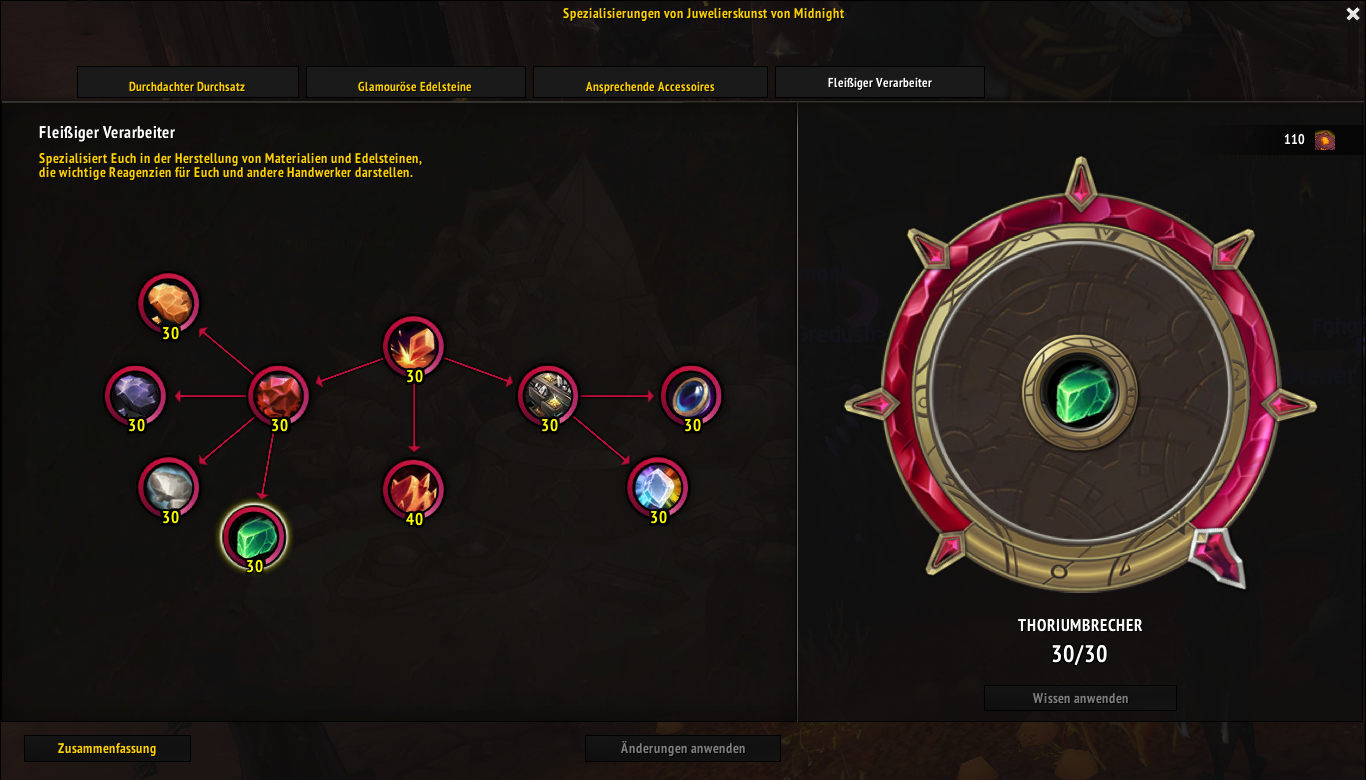The image size is (1366, 780).
Task: Choose the prismatic diamond node
Action: click(x=657, y=487)
